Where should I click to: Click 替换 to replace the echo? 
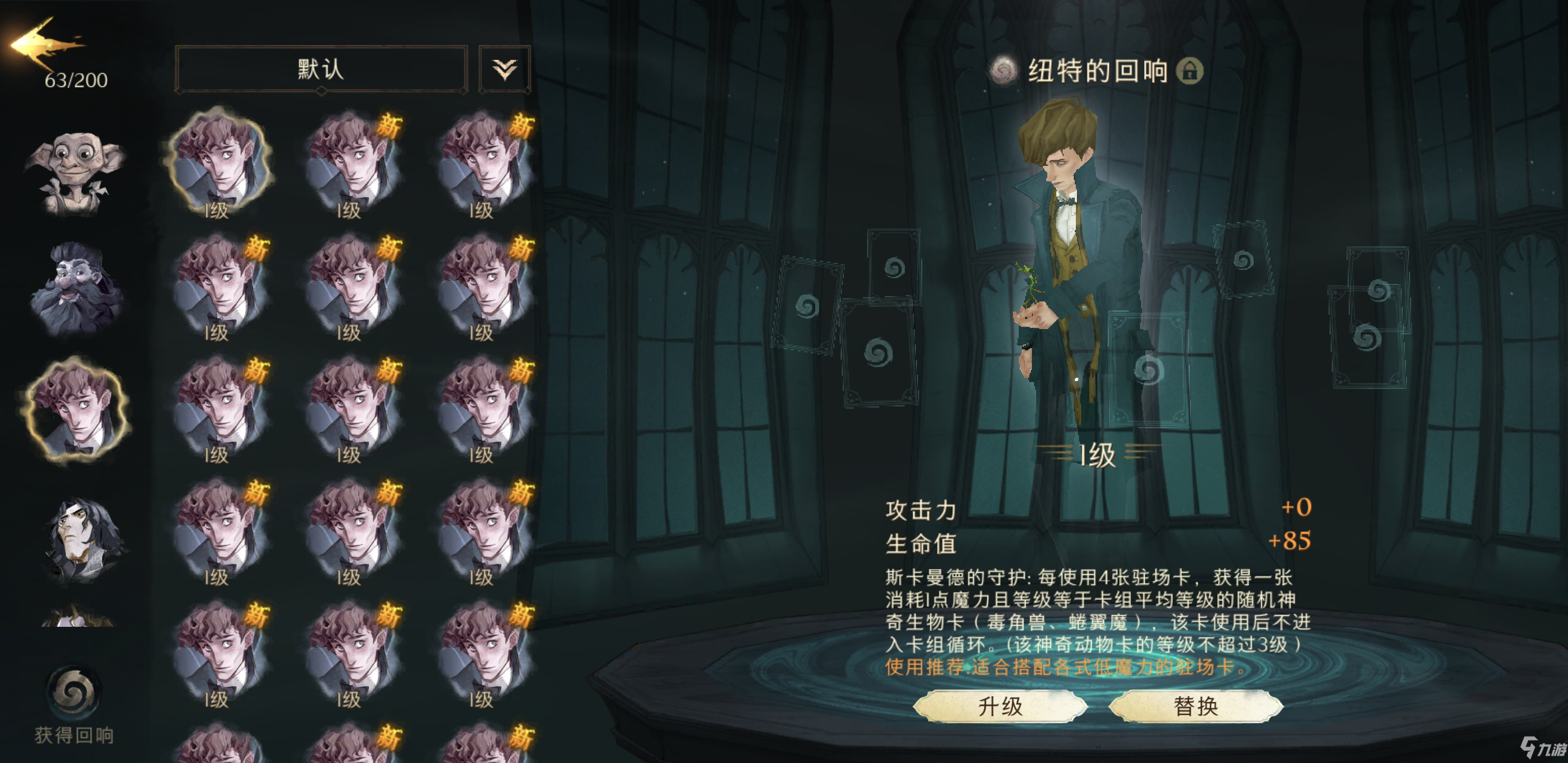tap(1196, 706)
